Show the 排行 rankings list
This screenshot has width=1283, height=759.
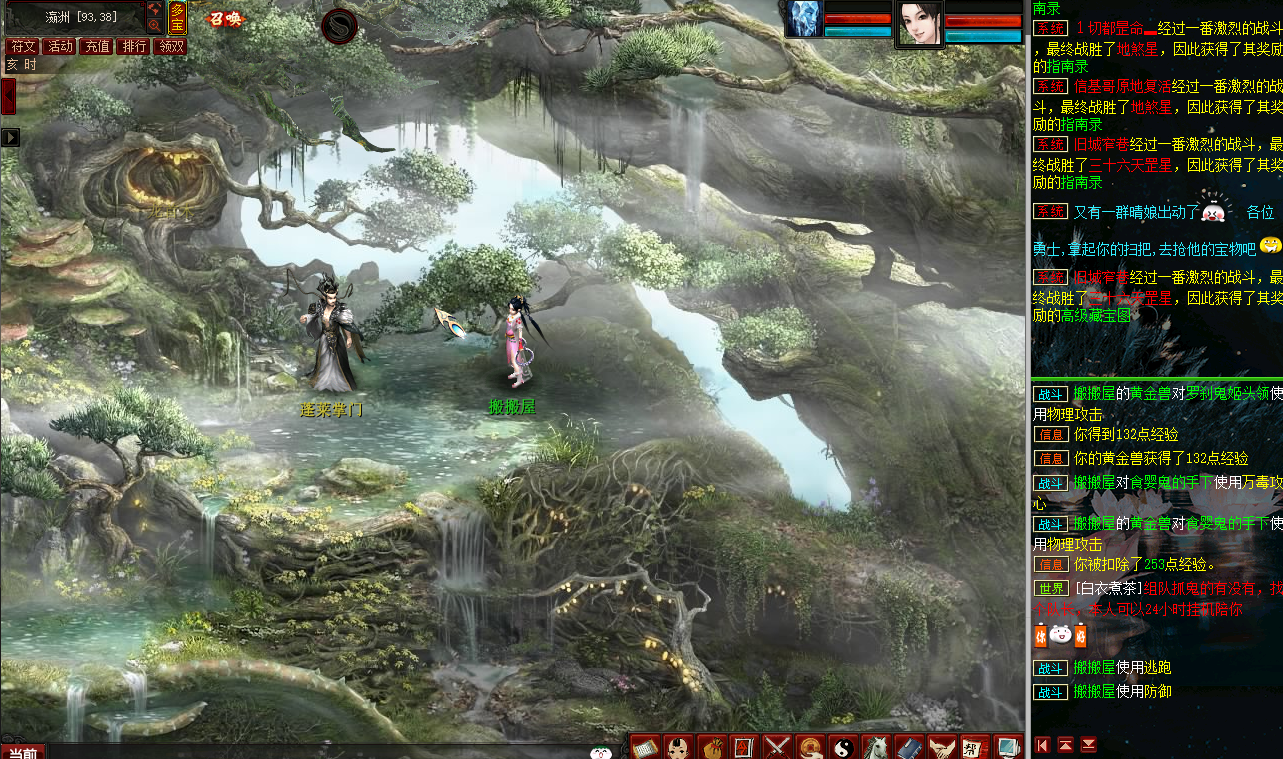point(133,46)
